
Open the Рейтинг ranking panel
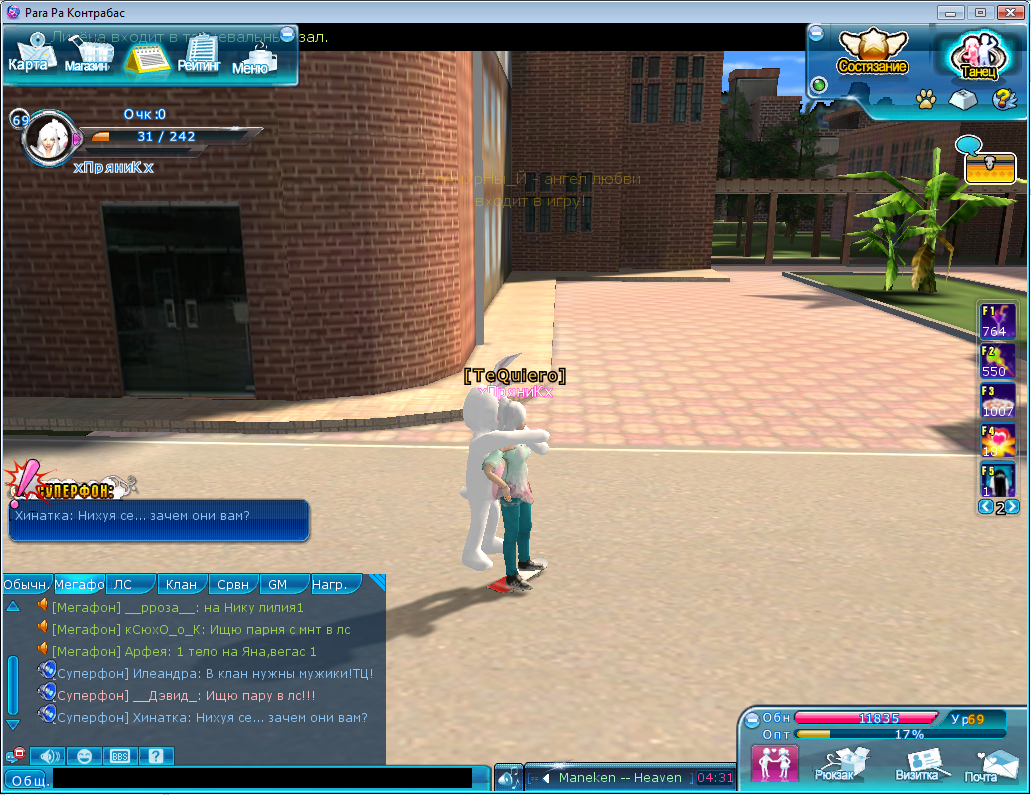click(198, 54)
